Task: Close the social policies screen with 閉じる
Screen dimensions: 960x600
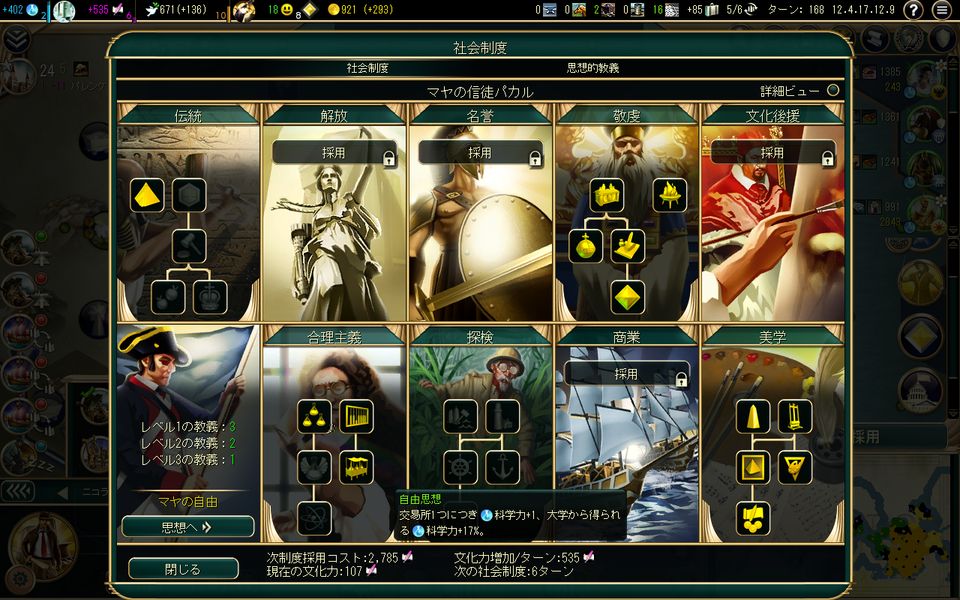Action: 183,569
